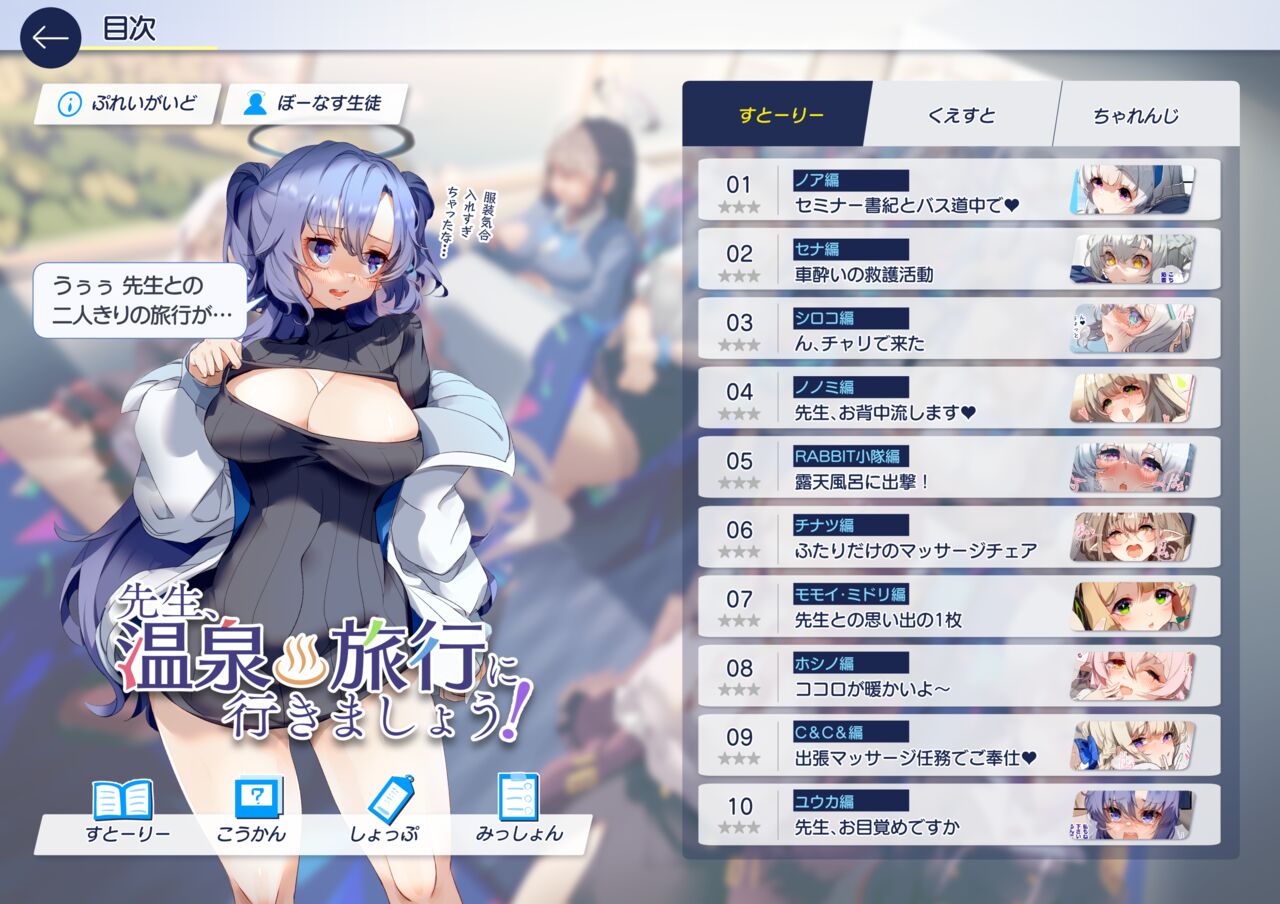This screenshot has width=1280, height=904.
Task: Open story 07 モモイ・ミドリ編
Action: click(958, 607)
